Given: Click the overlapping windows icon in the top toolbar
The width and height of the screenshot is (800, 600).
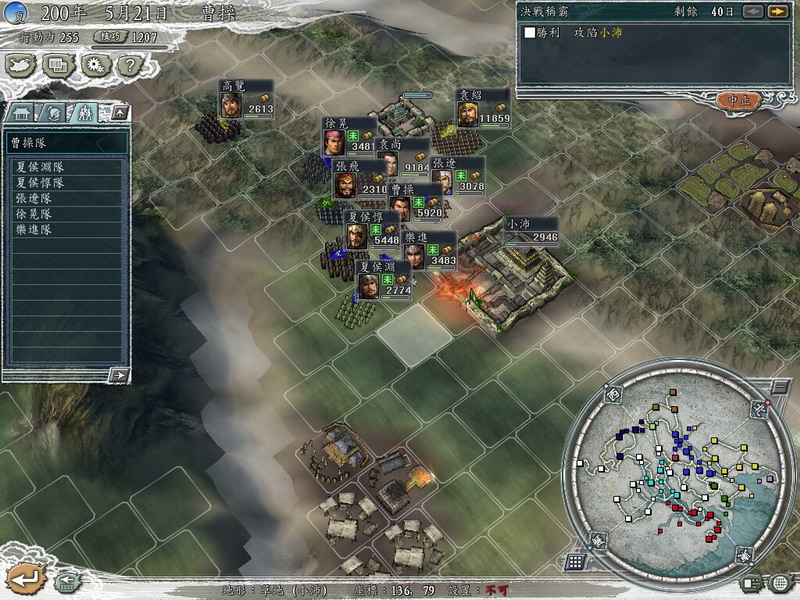Looking at the screenshot, I should pos(58,65).
